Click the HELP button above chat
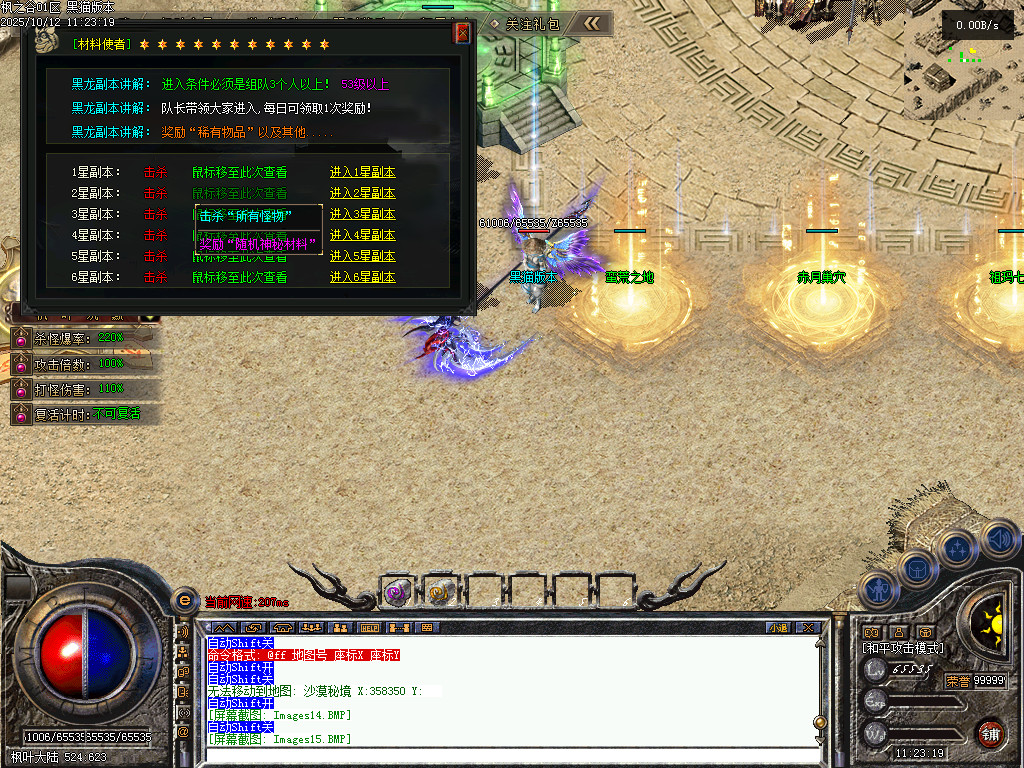The height and width of the screenshot is (768, 1024). coord(370,628)
